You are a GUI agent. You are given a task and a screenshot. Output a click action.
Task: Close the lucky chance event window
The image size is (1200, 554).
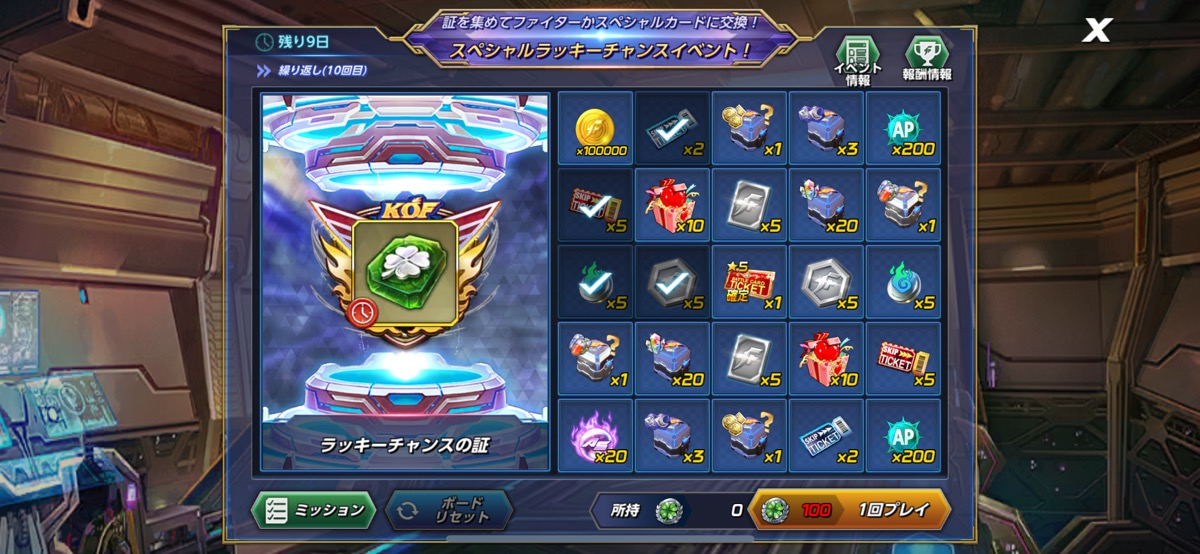tap(1097, 31)
